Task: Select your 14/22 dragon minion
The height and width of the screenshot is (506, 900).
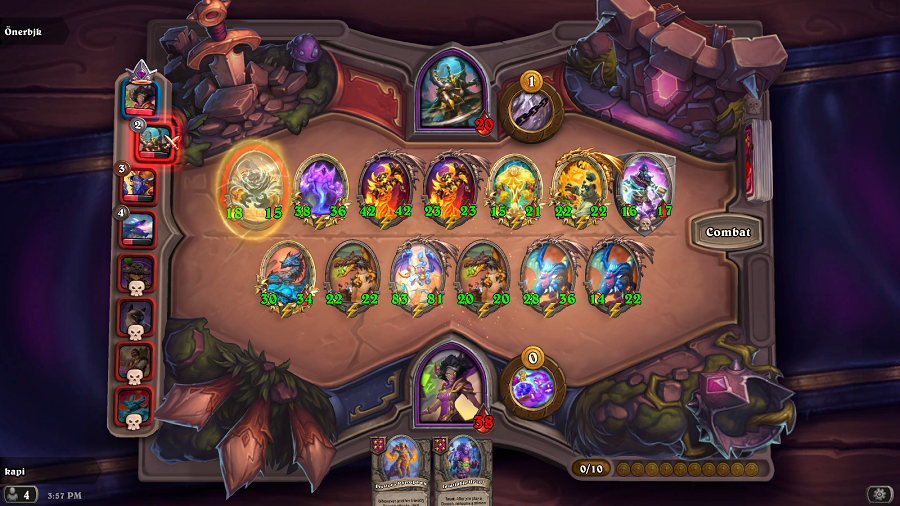Action: pyautogui.click(x=611, y=274)
